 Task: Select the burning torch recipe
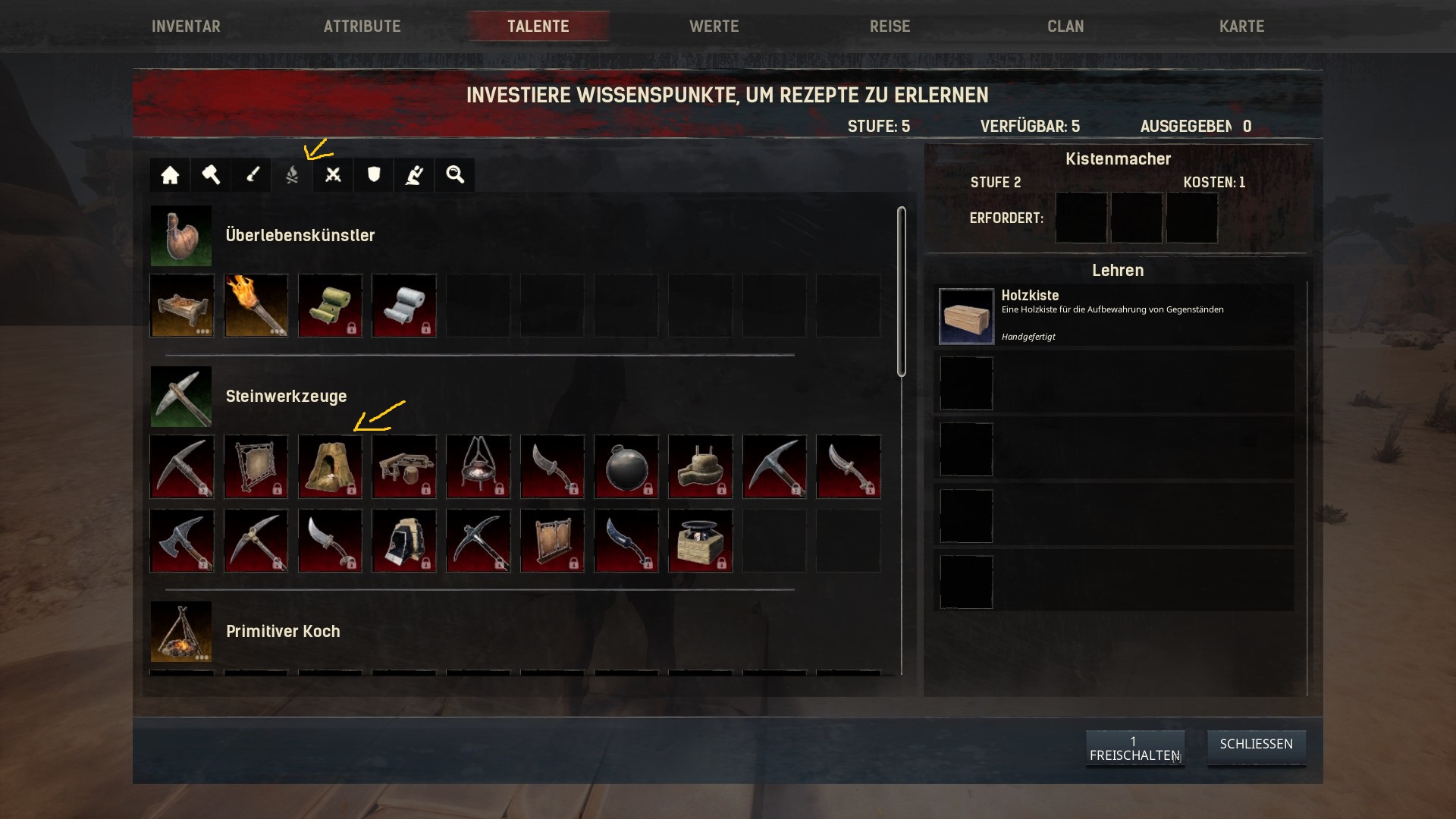click(256, 306)
